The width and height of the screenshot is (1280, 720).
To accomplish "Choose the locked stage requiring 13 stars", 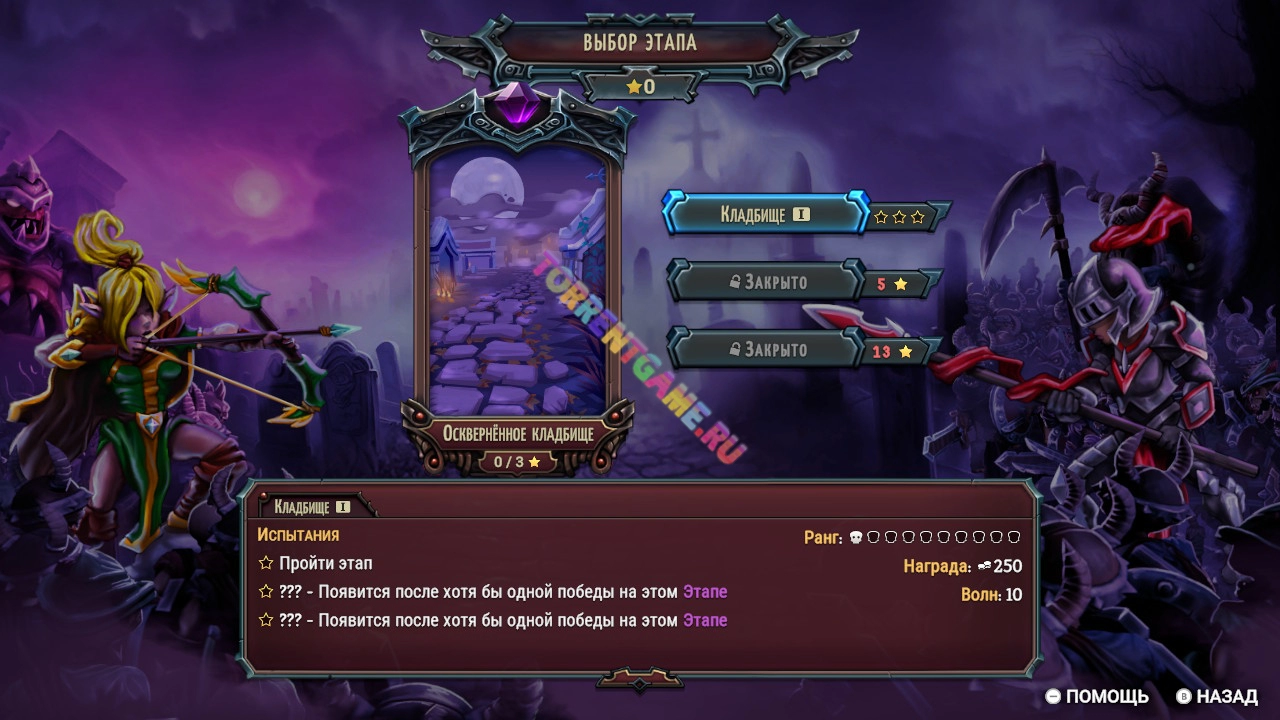I will 767,349.
